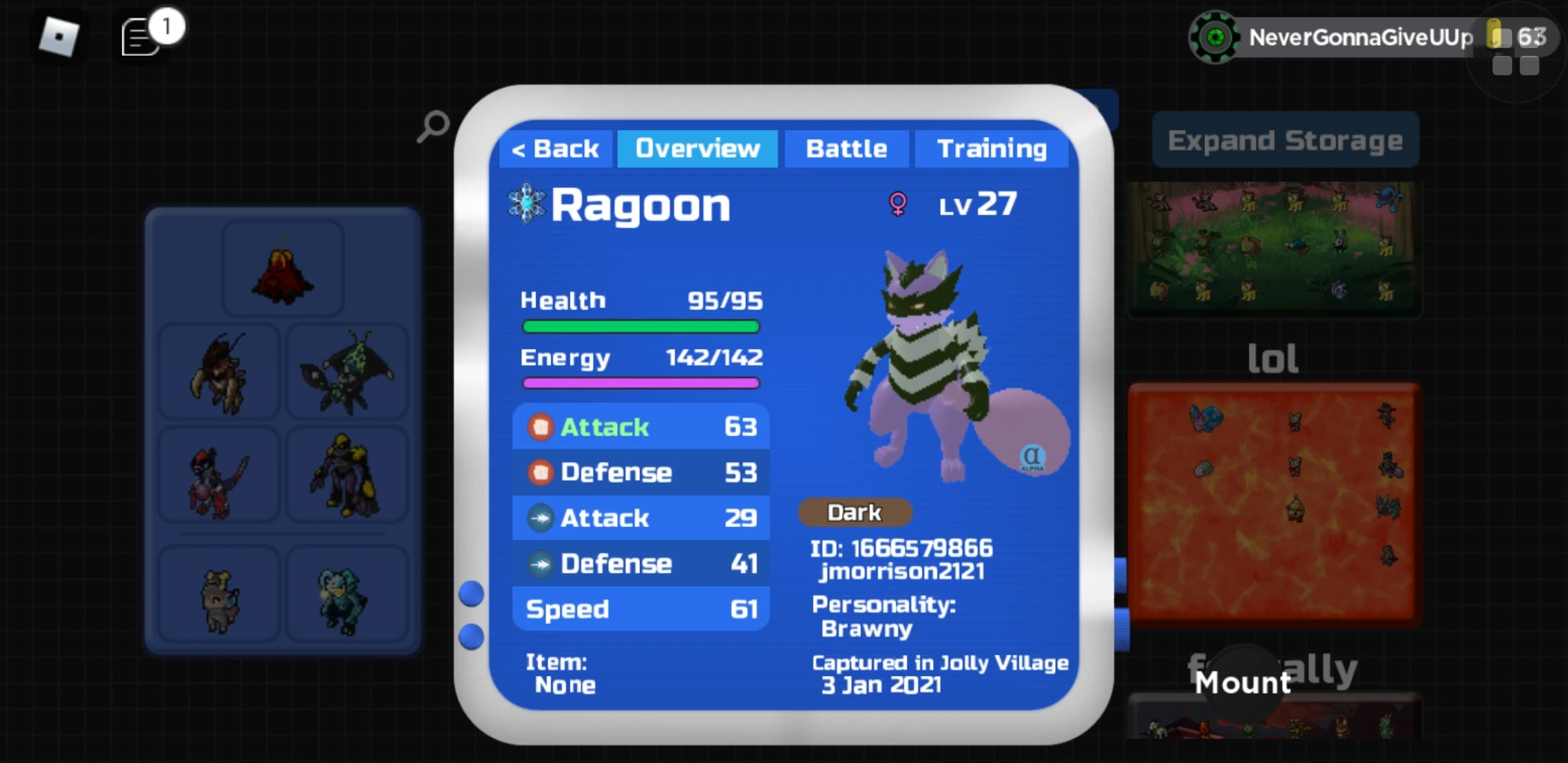
Task: Open the Roblox menu icon
Action: [59, 37]
